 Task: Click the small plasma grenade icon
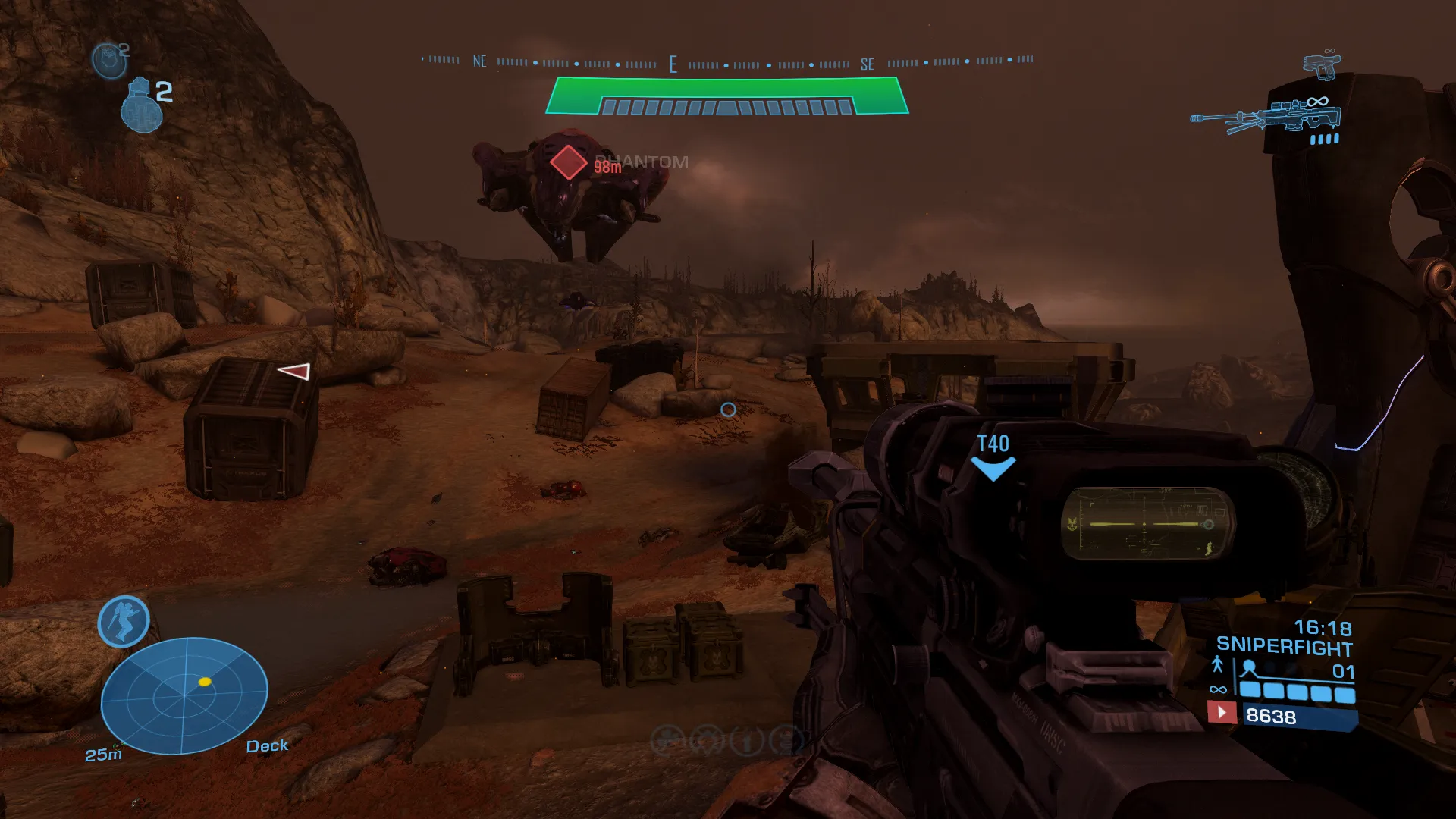108,60
